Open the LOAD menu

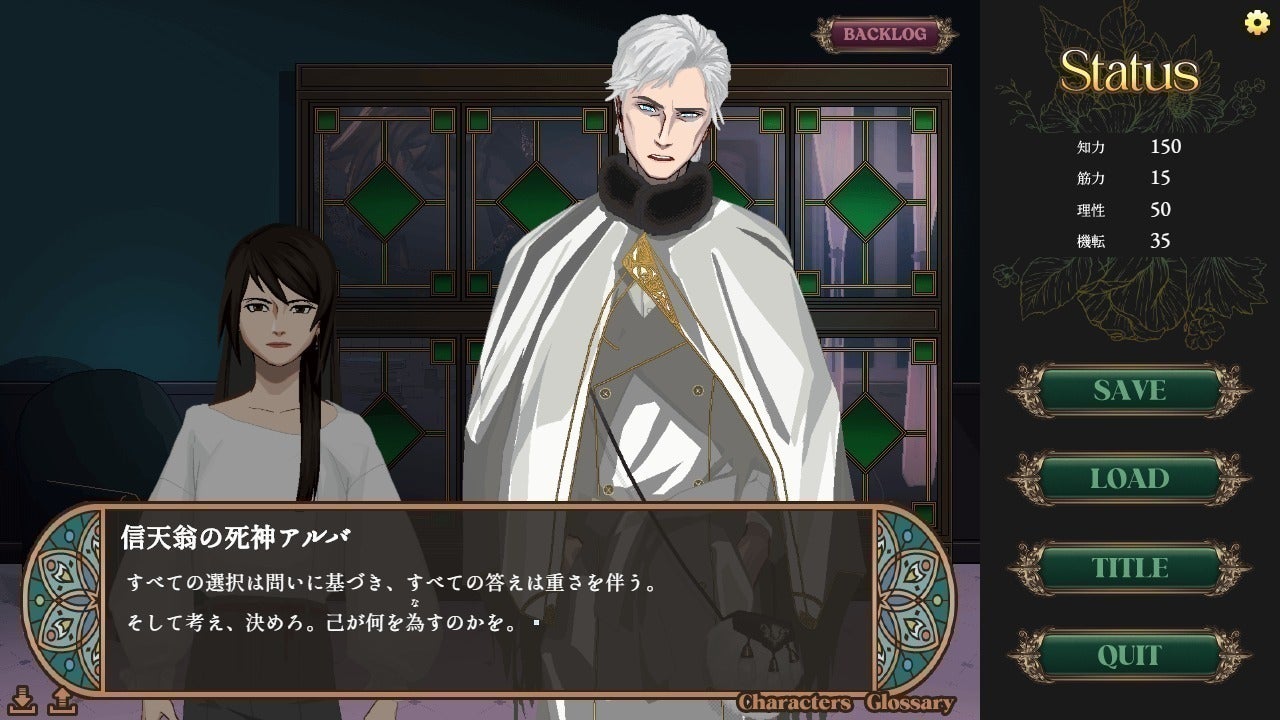pos(1129,479)
